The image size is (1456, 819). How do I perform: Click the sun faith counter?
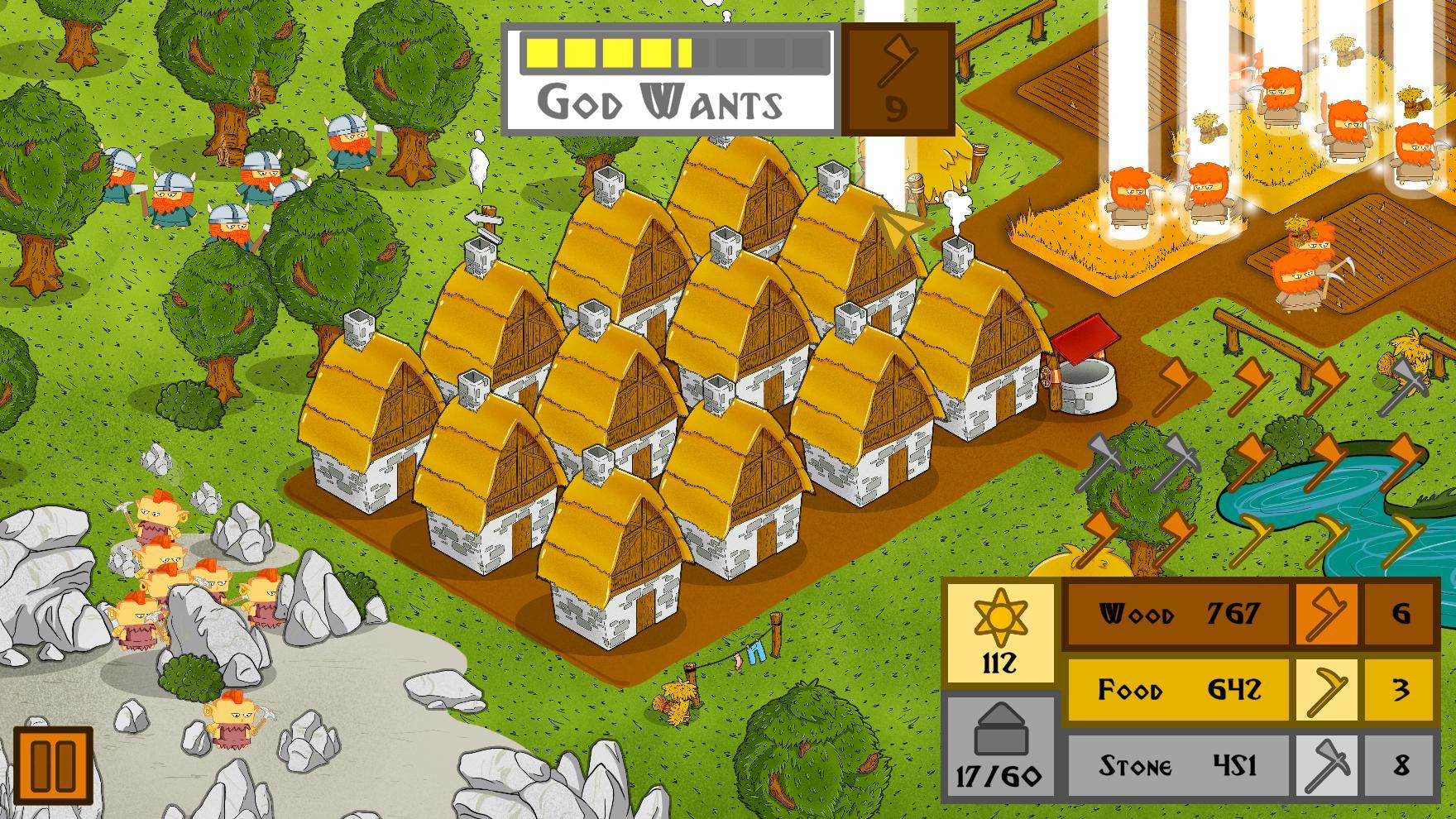pyautogui.click(x=1000, y=633)
